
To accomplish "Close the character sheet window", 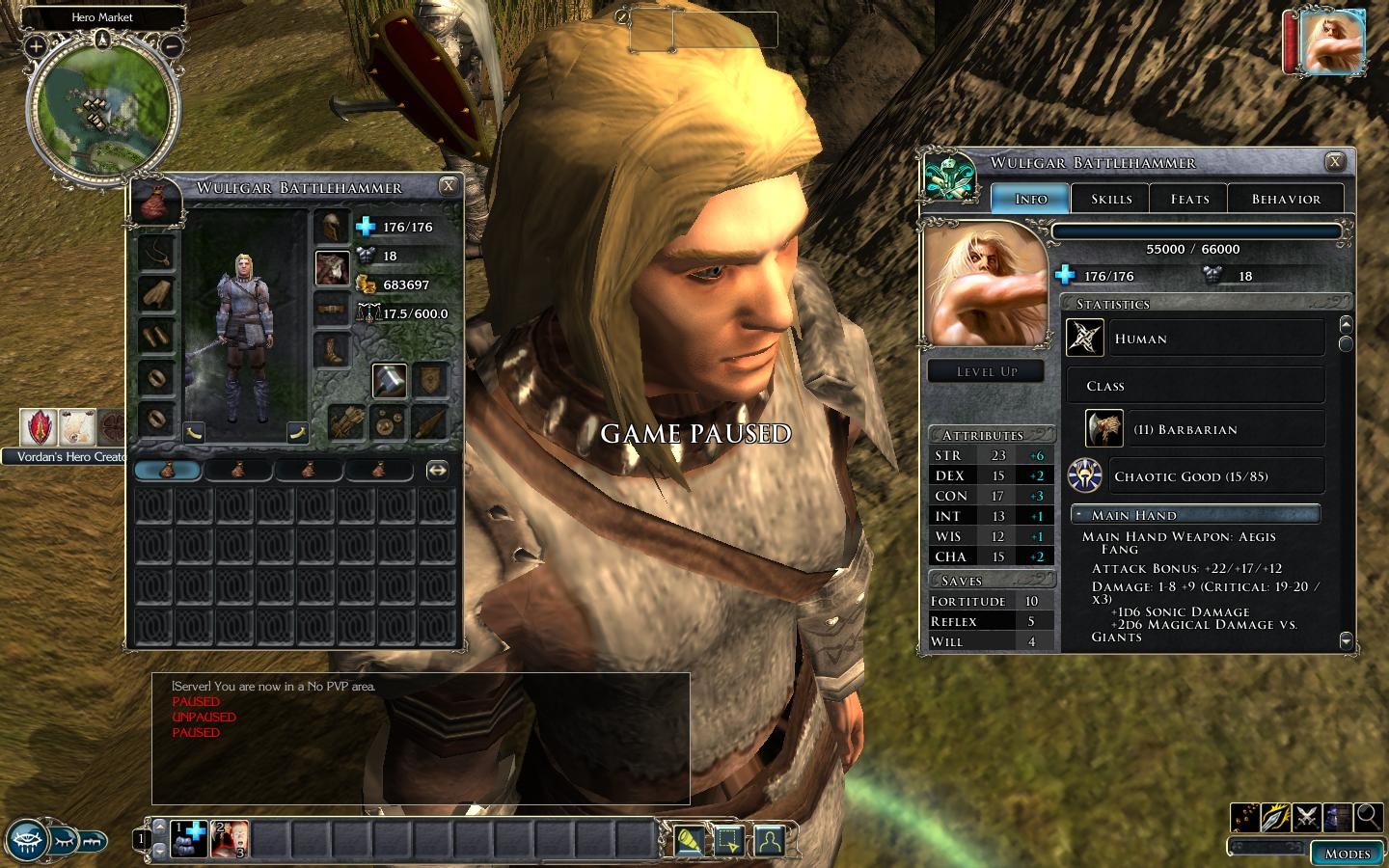I will coord(1335,162).
